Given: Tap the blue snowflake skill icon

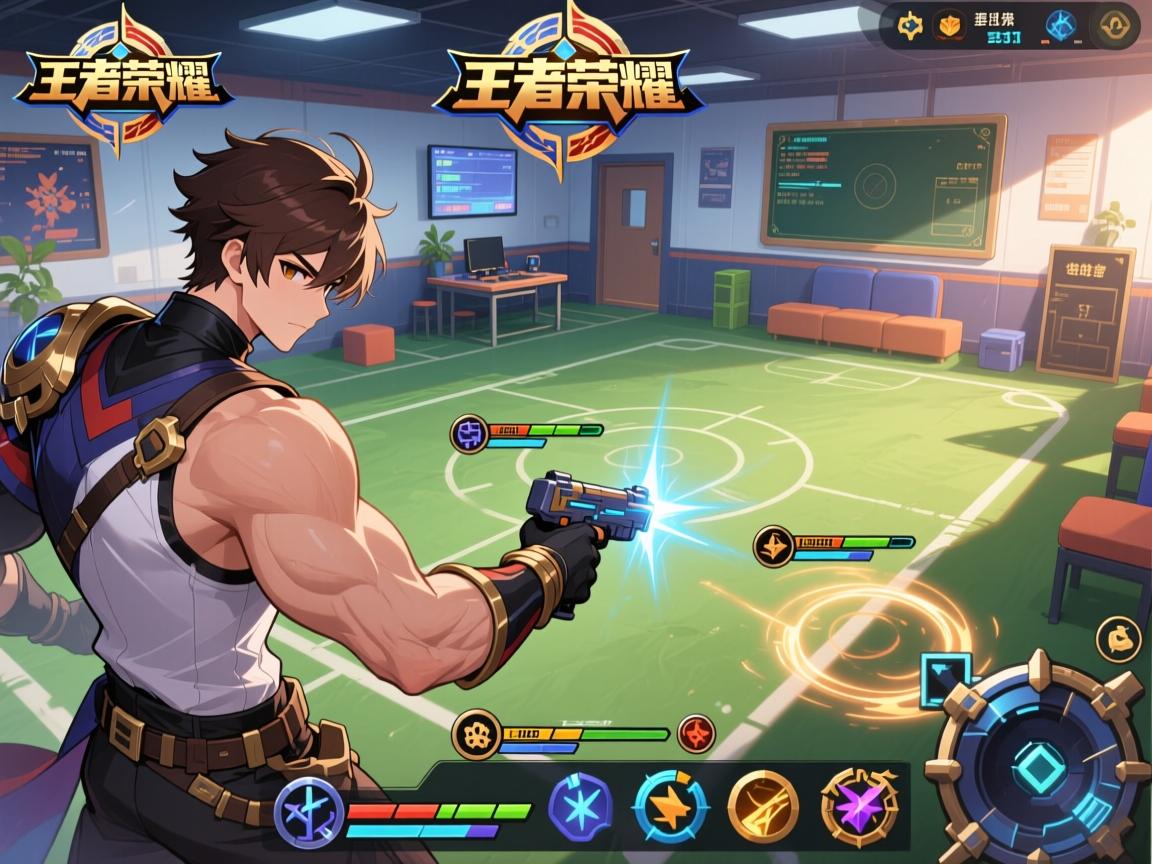Looking at the screenshot, I should tap(580, 806).
